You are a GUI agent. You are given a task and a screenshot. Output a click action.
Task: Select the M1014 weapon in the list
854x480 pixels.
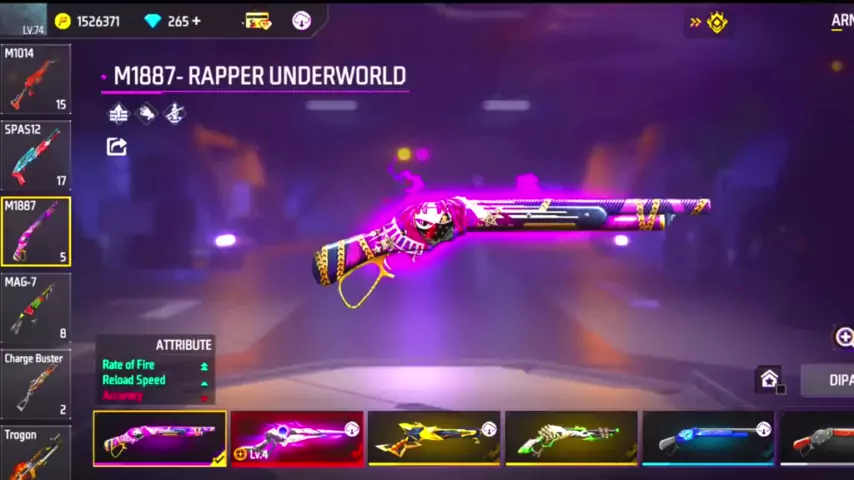35,79
